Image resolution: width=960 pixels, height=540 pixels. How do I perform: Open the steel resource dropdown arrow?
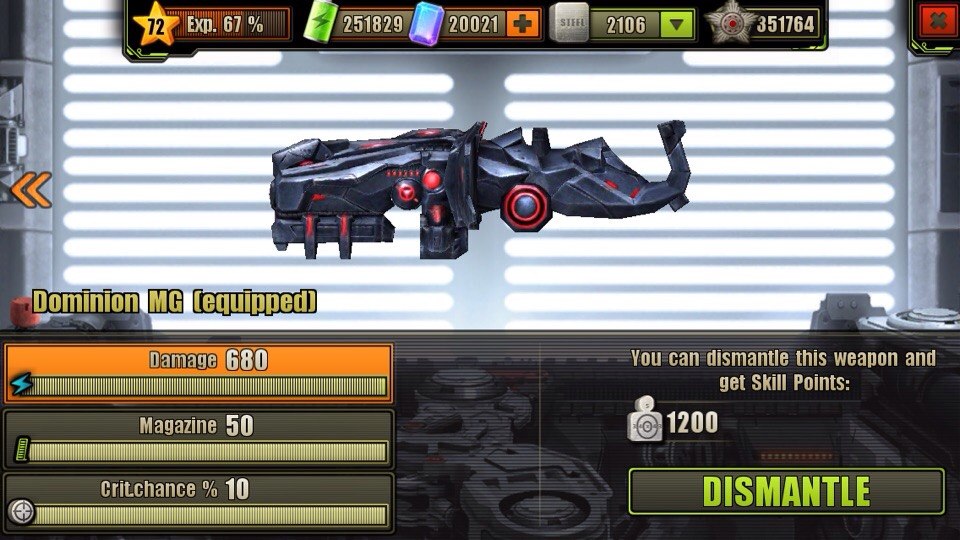677,23
